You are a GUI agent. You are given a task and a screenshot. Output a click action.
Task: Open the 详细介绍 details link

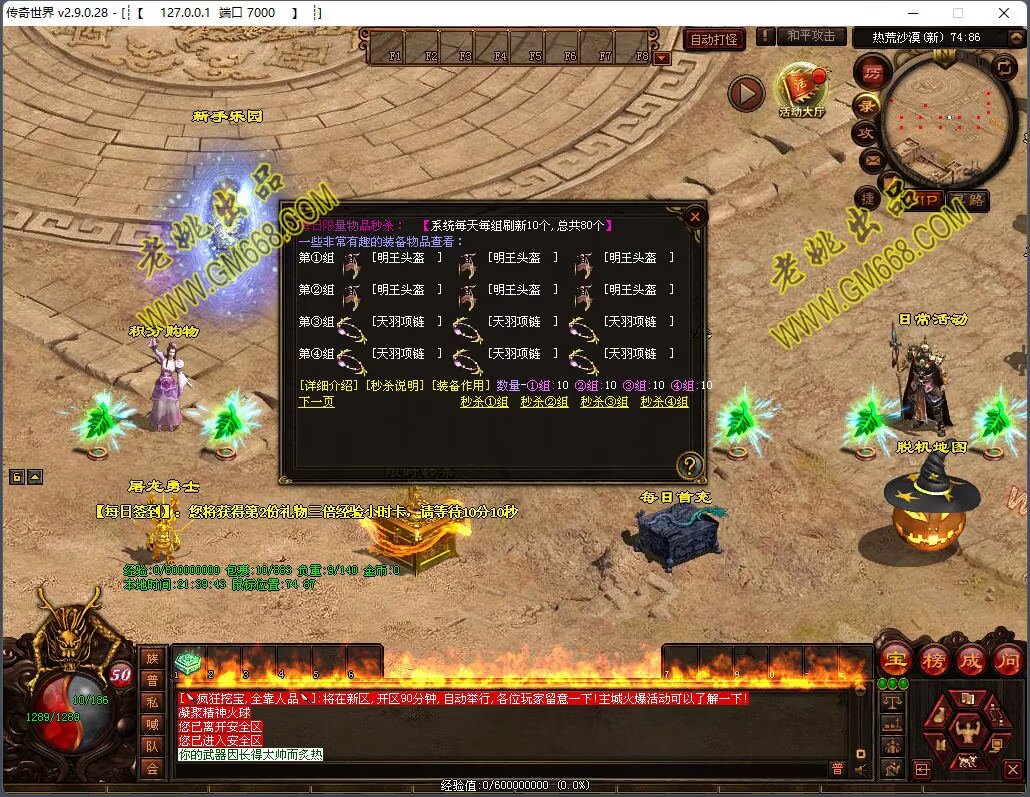329,386
